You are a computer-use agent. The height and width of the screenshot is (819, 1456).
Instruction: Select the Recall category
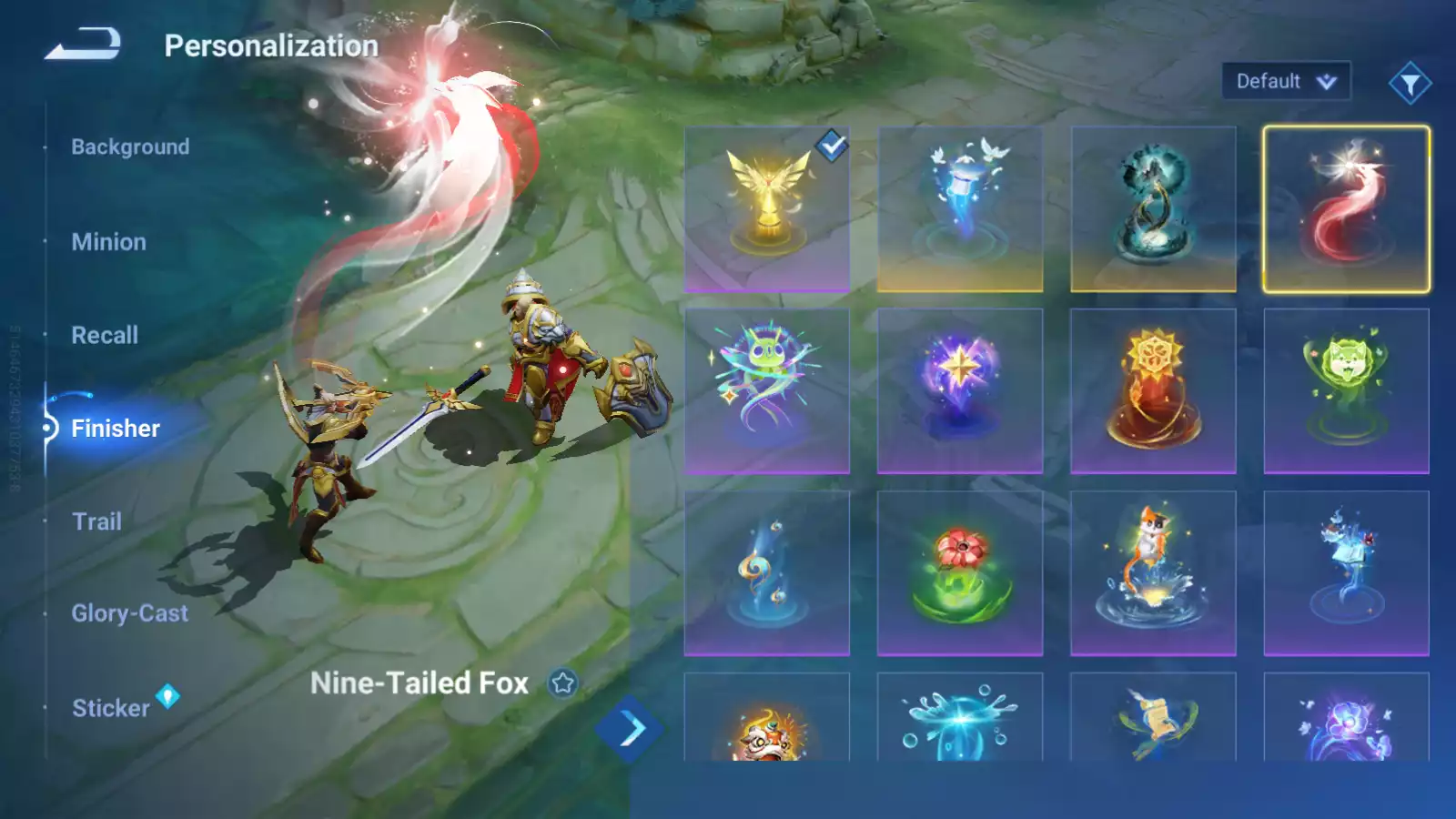[x=105, y=335]
